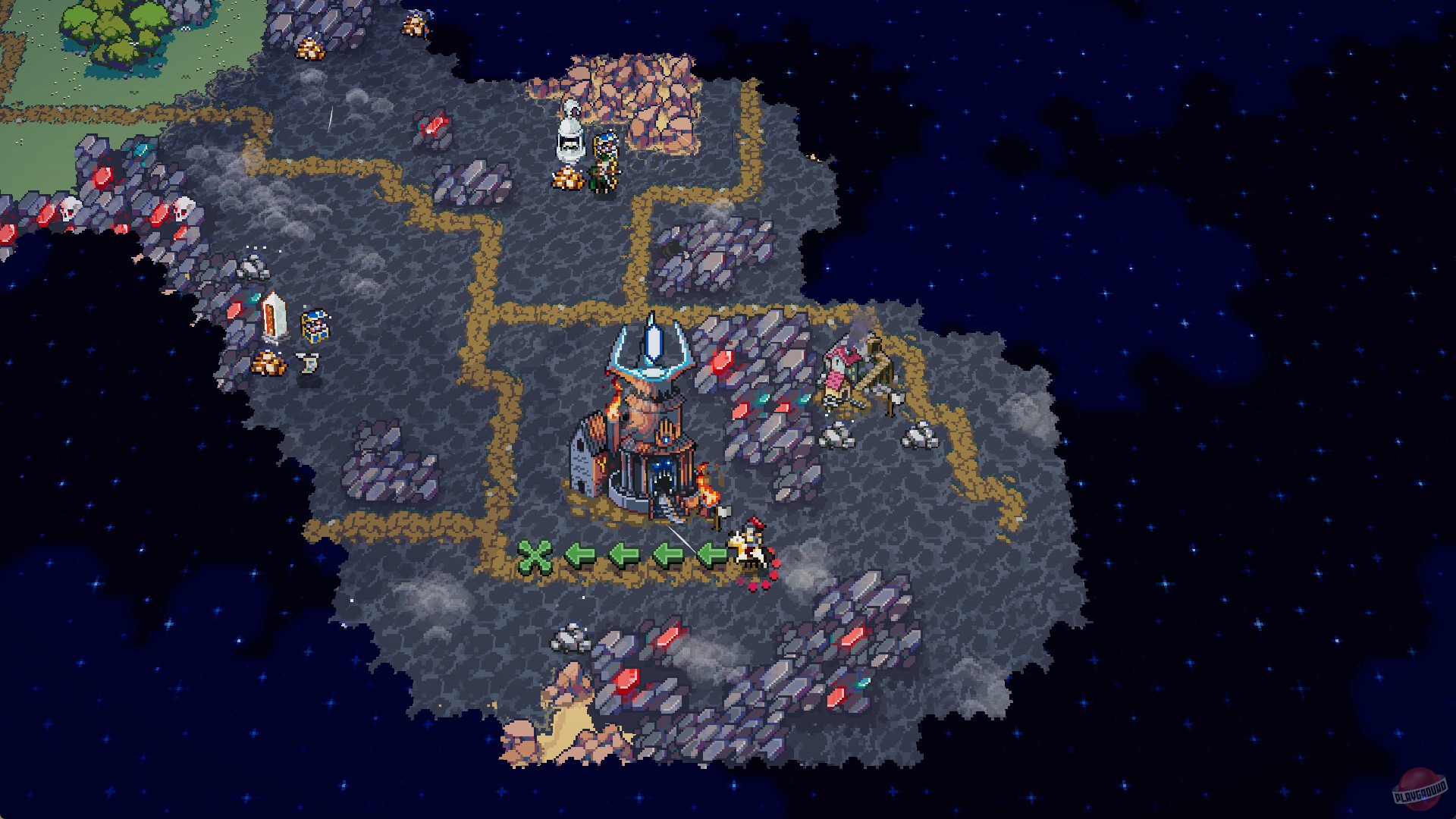Collect the gold pile below the statue

tap(567, 179)
